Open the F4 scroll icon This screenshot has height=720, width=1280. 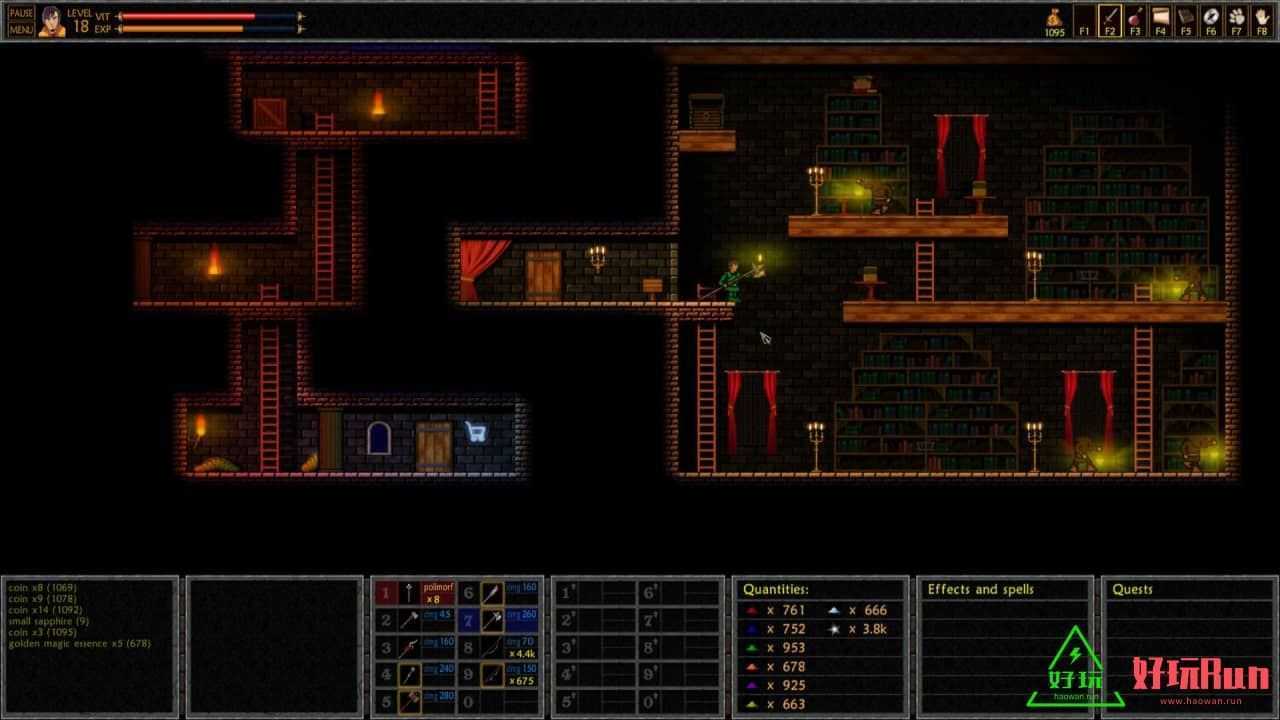(1160, 17)
